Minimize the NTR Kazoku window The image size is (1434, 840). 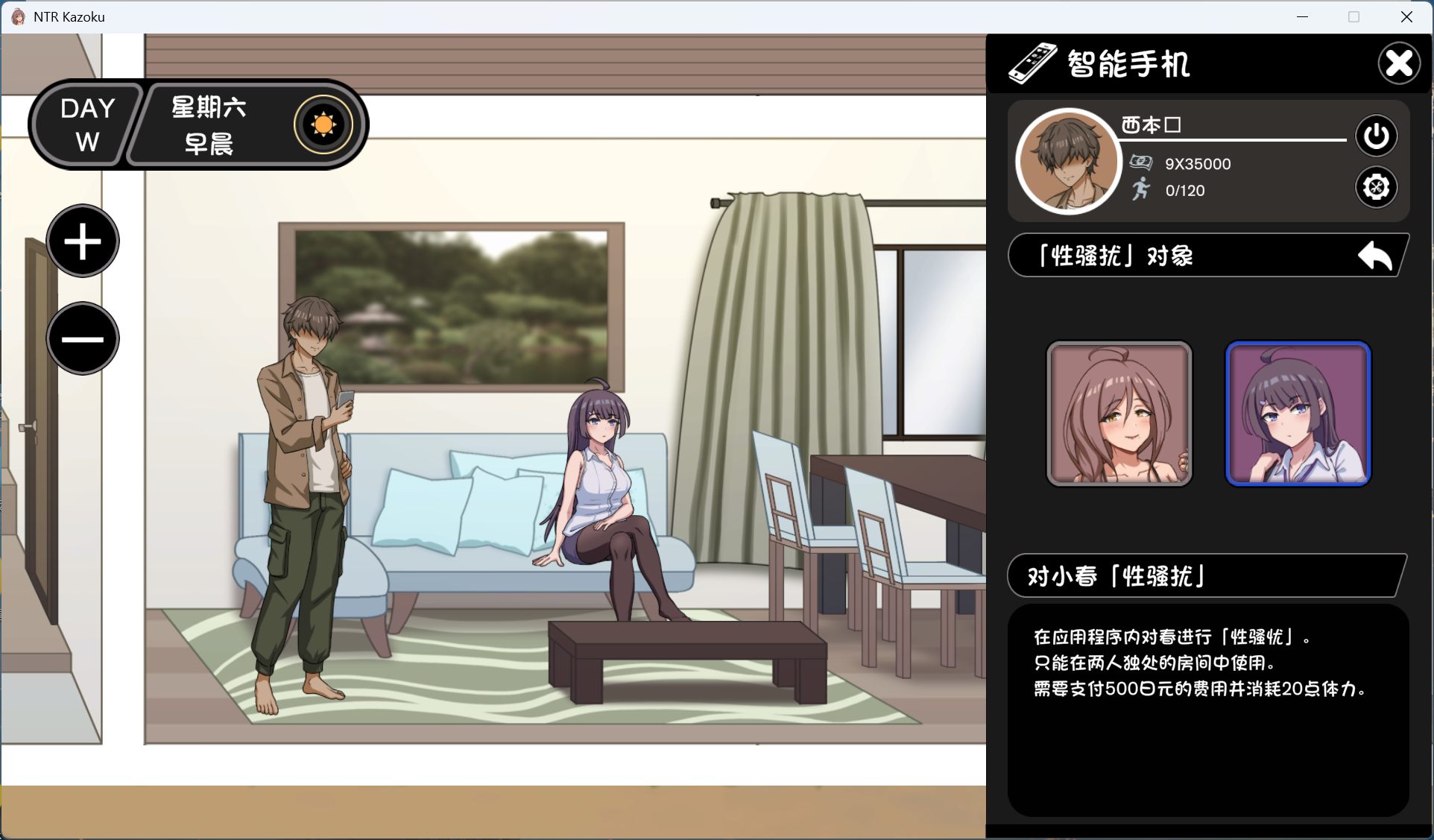[1303, 16]
